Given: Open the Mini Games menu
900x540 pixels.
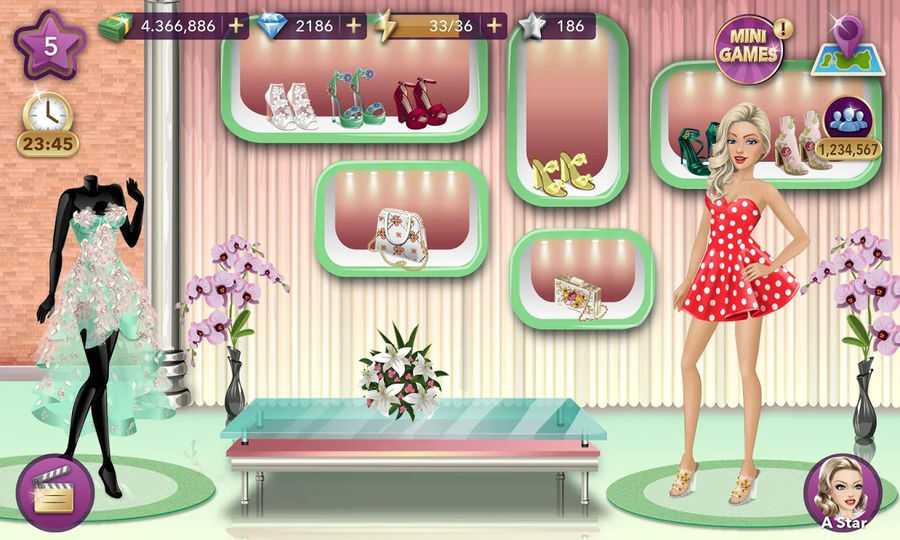Looking at the screenshot, I should (747, 45).
